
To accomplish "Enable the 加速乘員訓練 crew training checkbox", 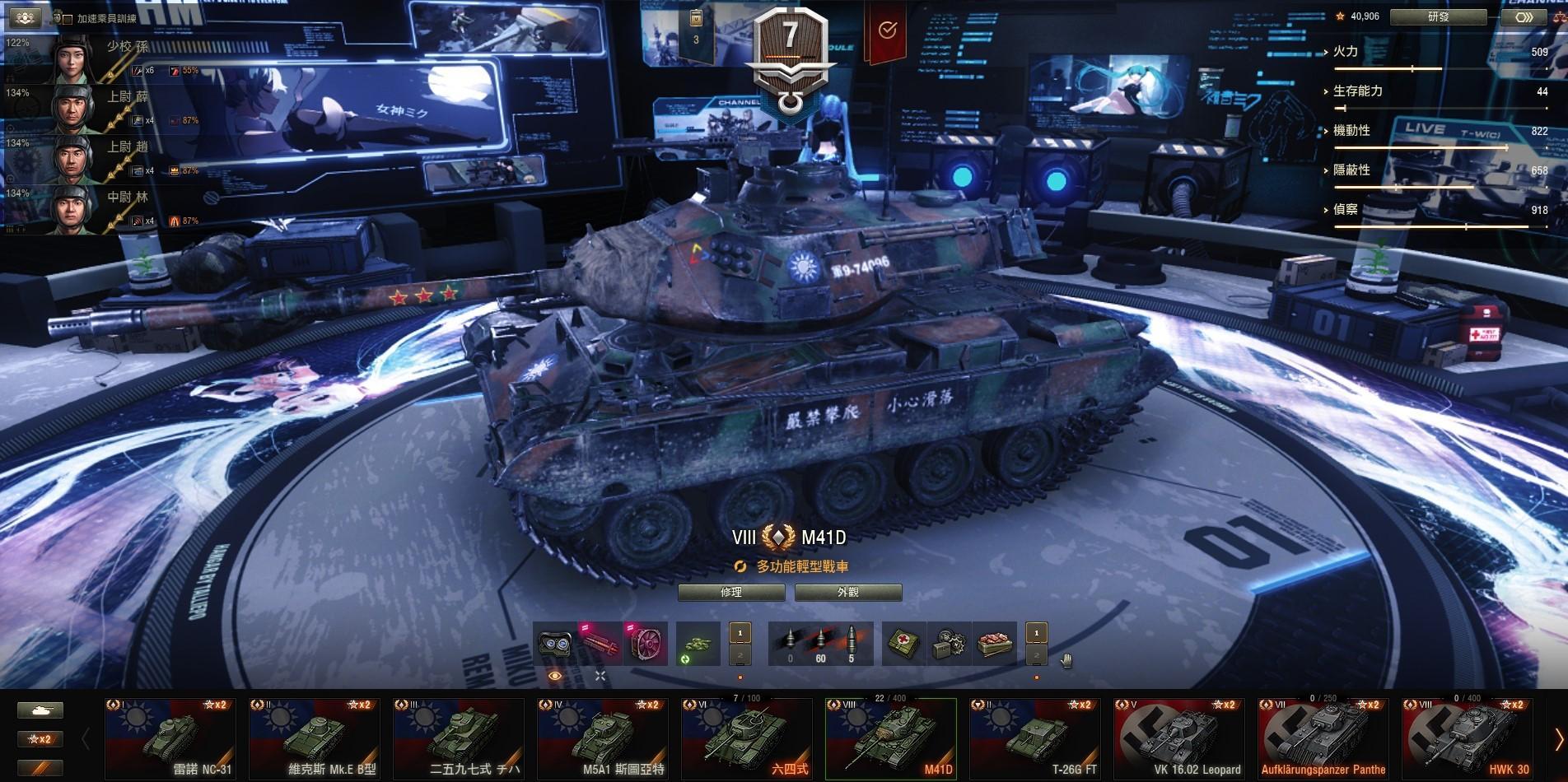I will 68,21.
